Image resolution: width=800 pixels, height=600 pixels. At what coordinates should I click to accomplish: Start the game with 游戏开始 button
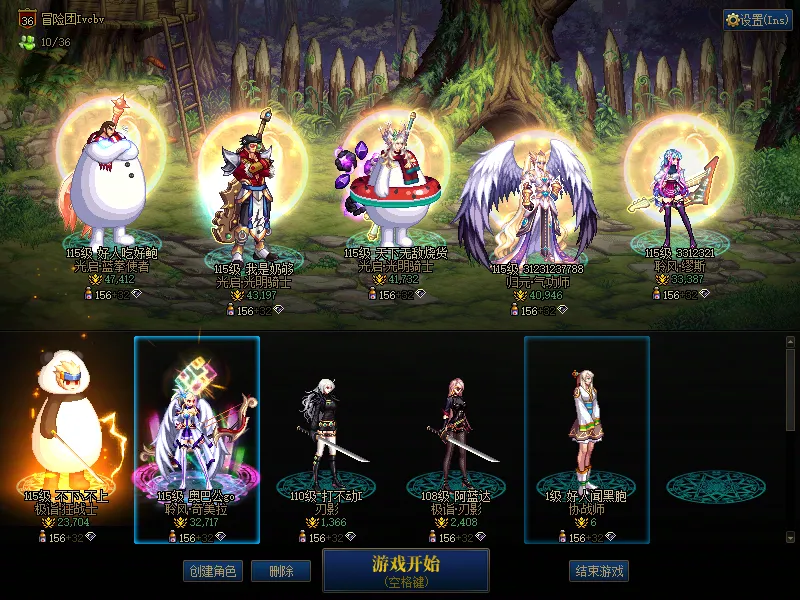click(405, 569)
